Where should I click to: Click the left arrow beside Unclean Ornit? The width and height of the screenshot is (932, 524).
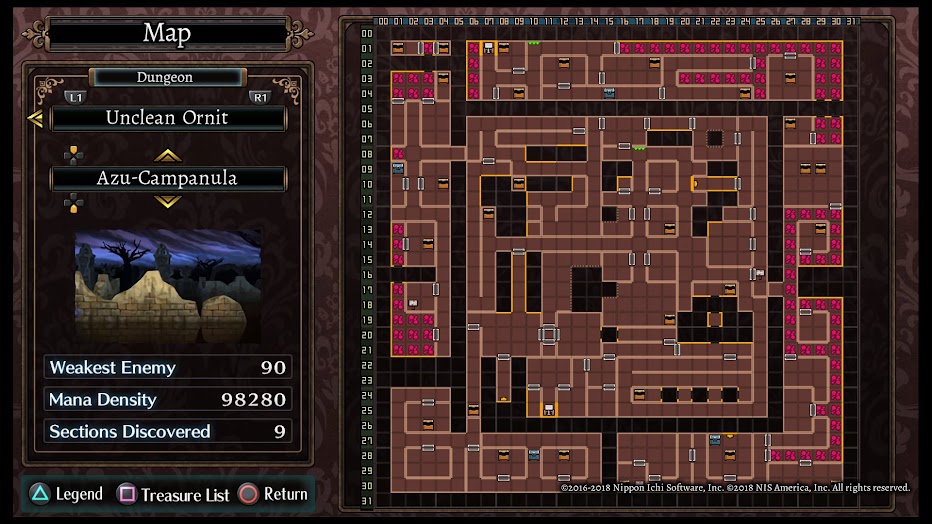[x=35, y=119]
